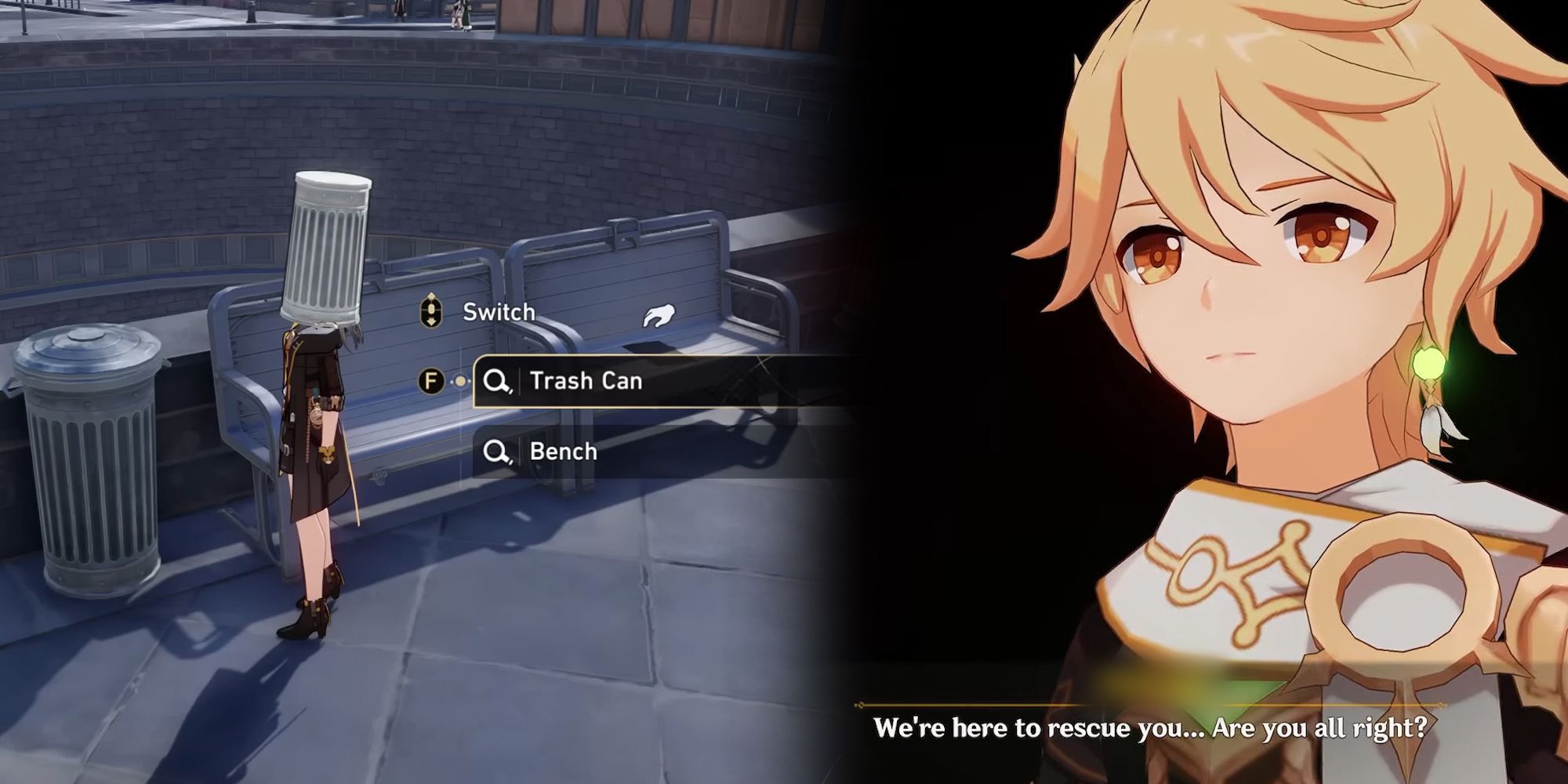Select the F key interaction prompt
This screenshot has height=784, width=1568.
tap(430, 381)
